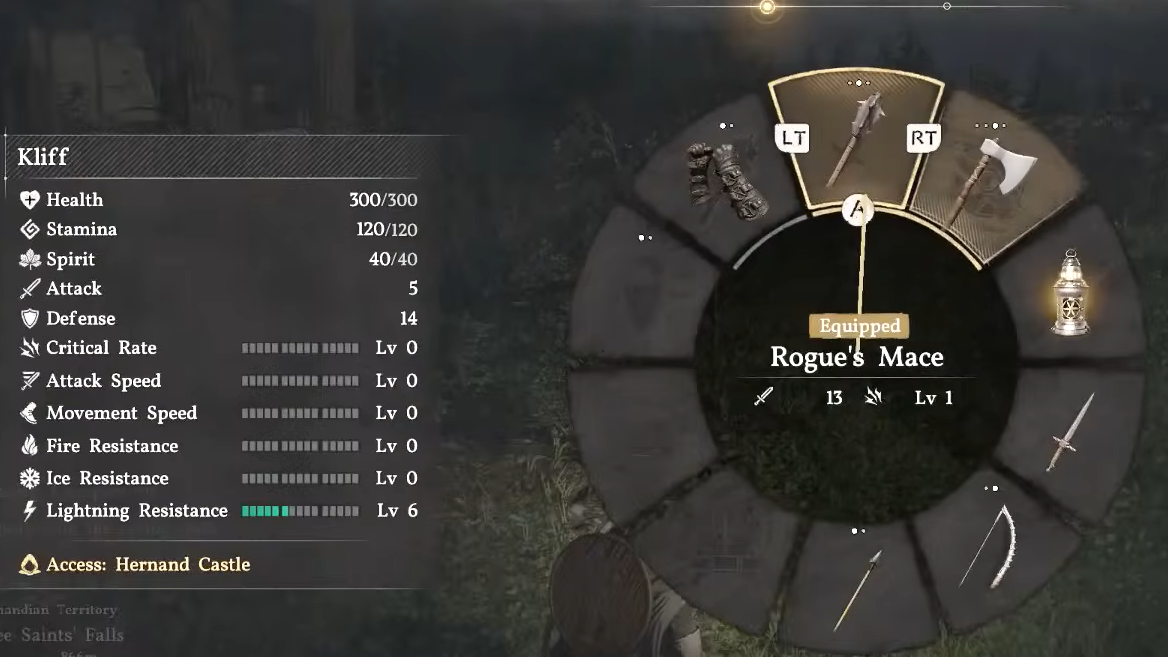Choose the bow in the weapon wheel
1168x657 pixels.
coord(990,547)
